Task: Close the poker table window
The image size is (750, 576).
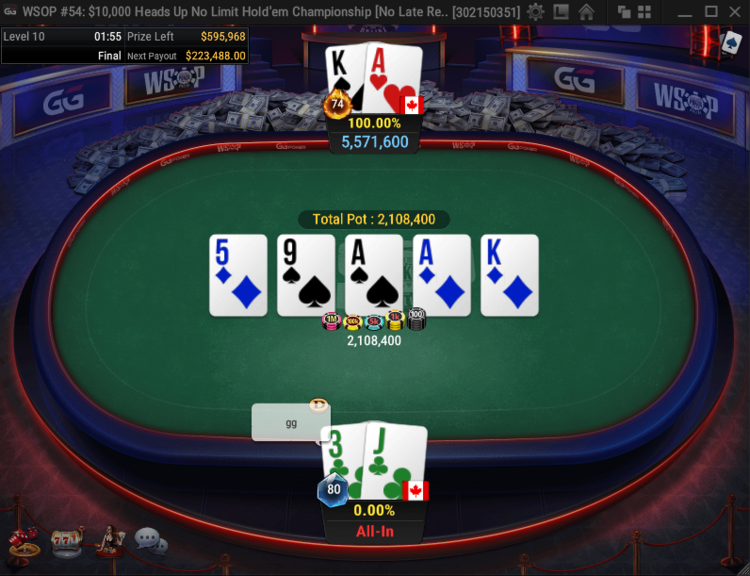Action: coord(736,12)
